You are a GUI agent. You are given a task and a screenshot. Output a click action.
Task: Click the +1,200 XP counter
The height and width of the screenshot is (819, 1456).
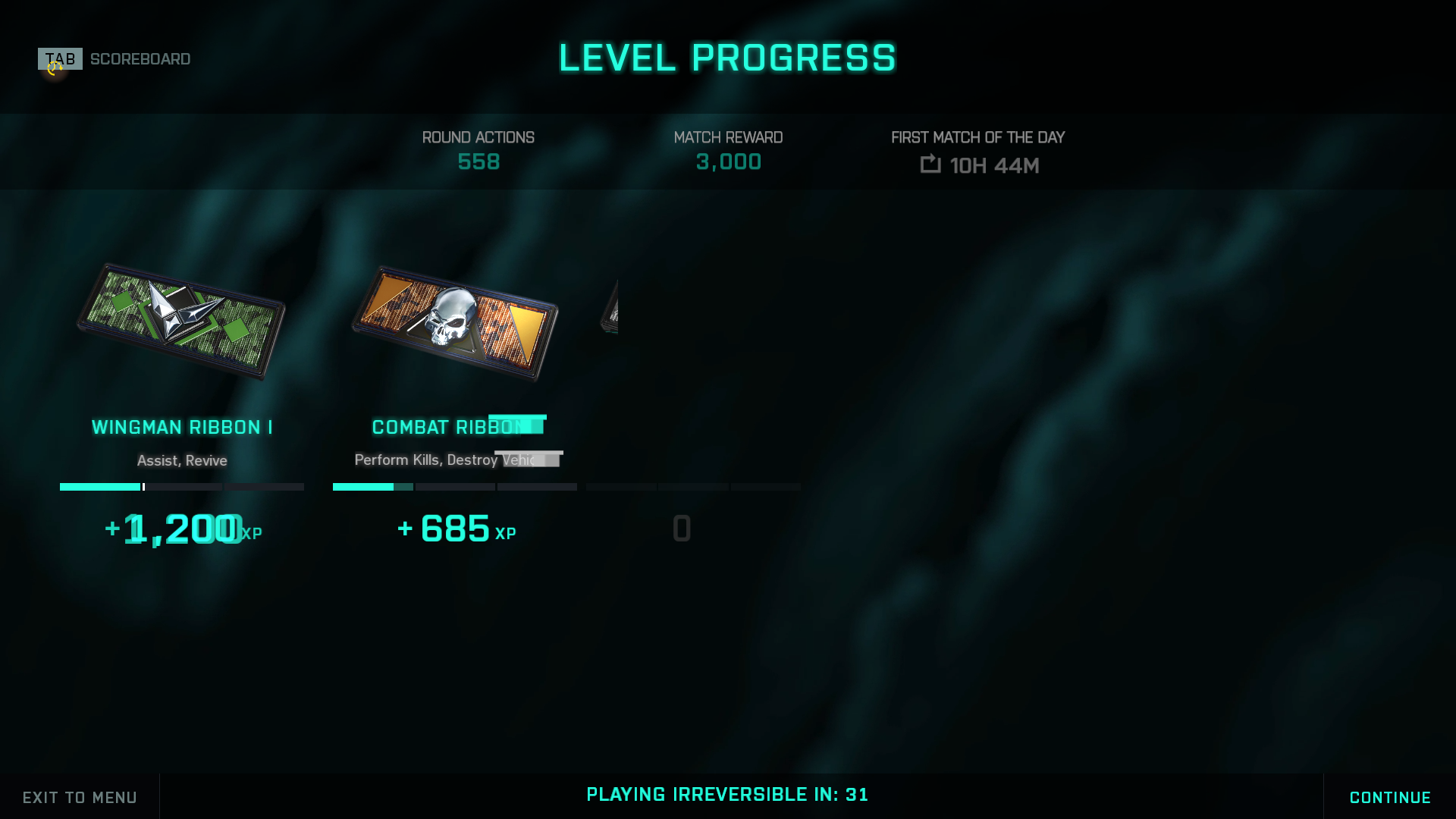(182, 530)
